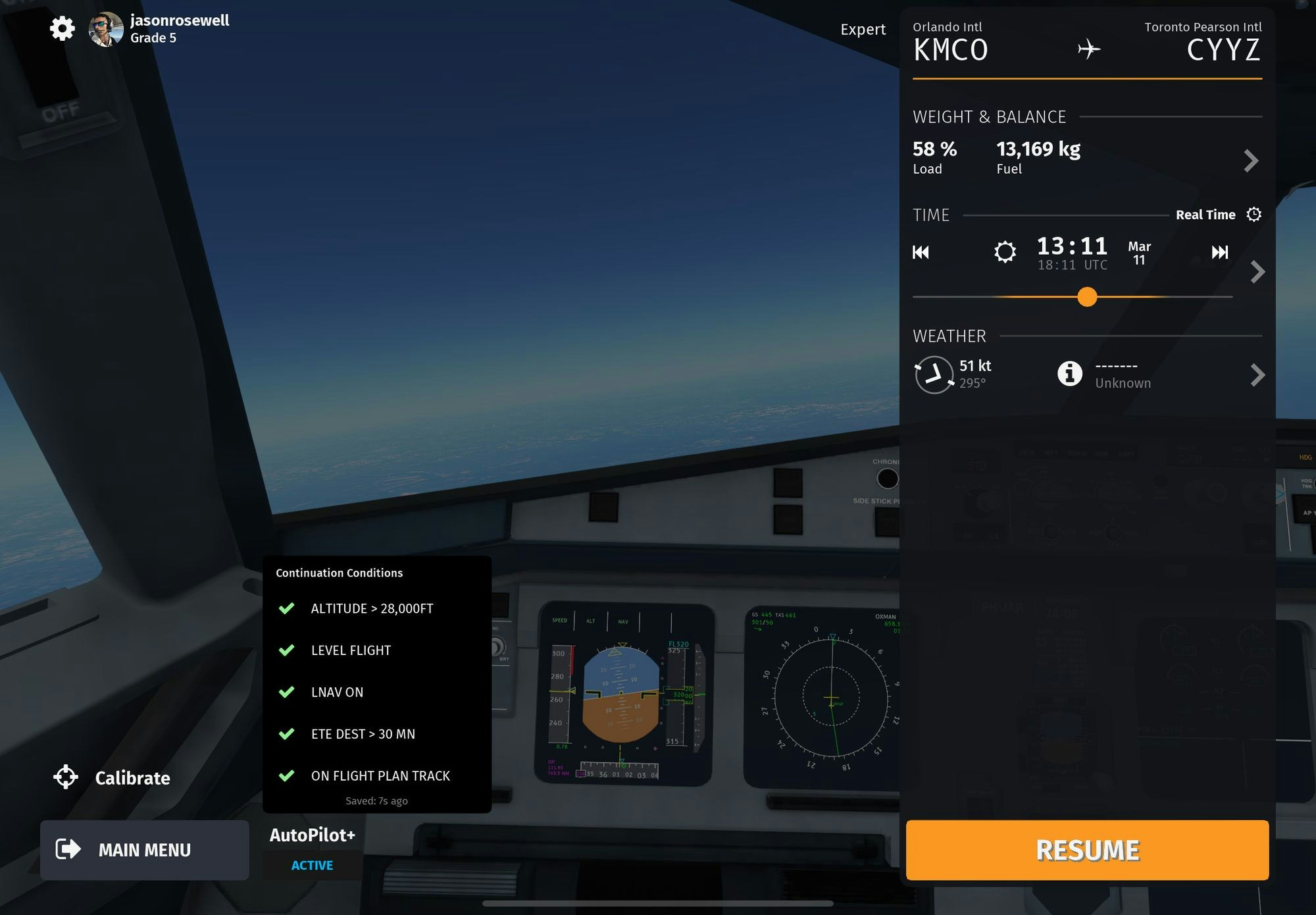Open the Time settings arrow
1316x915 pixels.
[1257, 271]
